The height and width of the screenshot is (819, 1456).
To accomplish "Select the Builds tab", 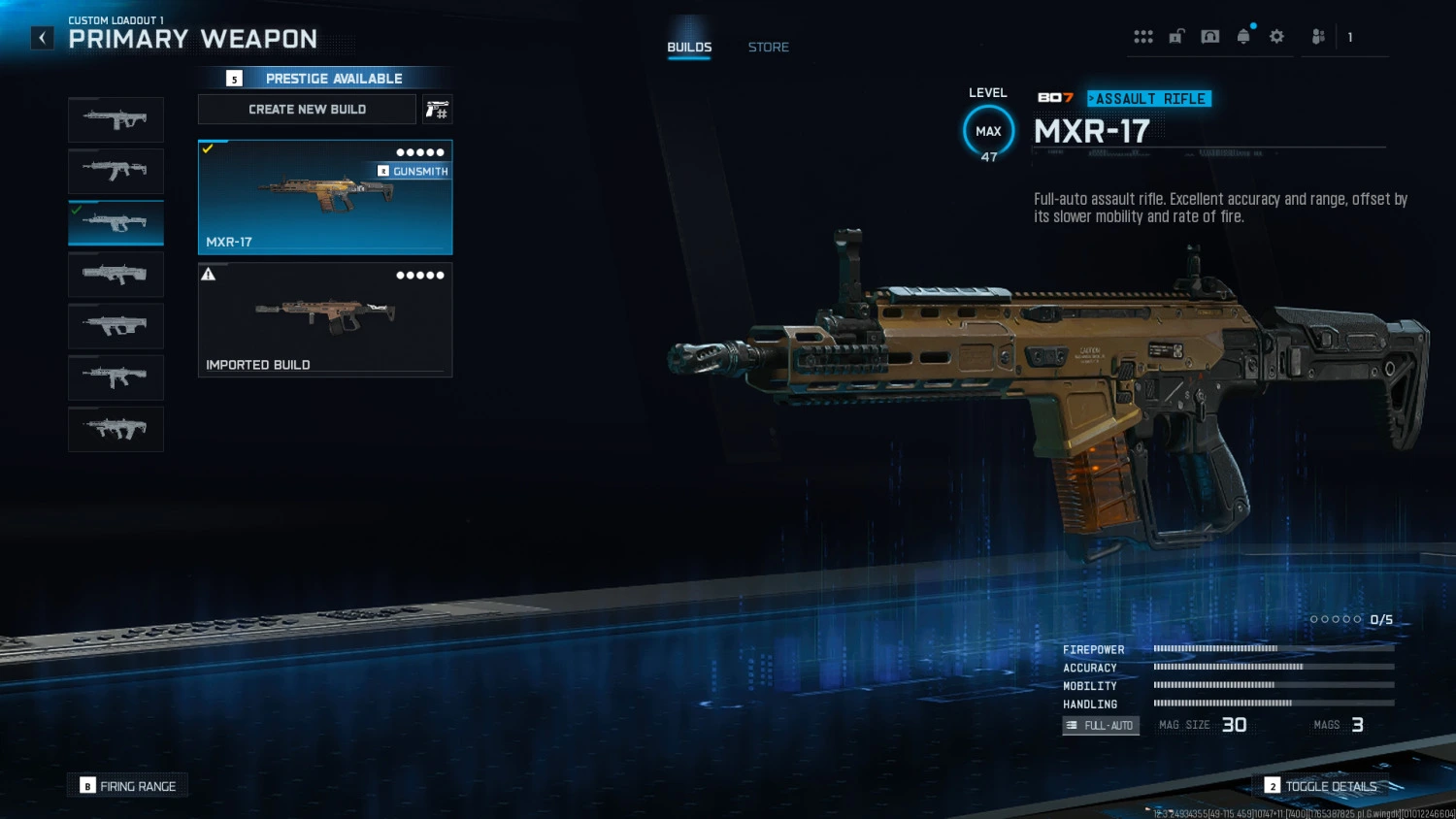I will [689, 46].
